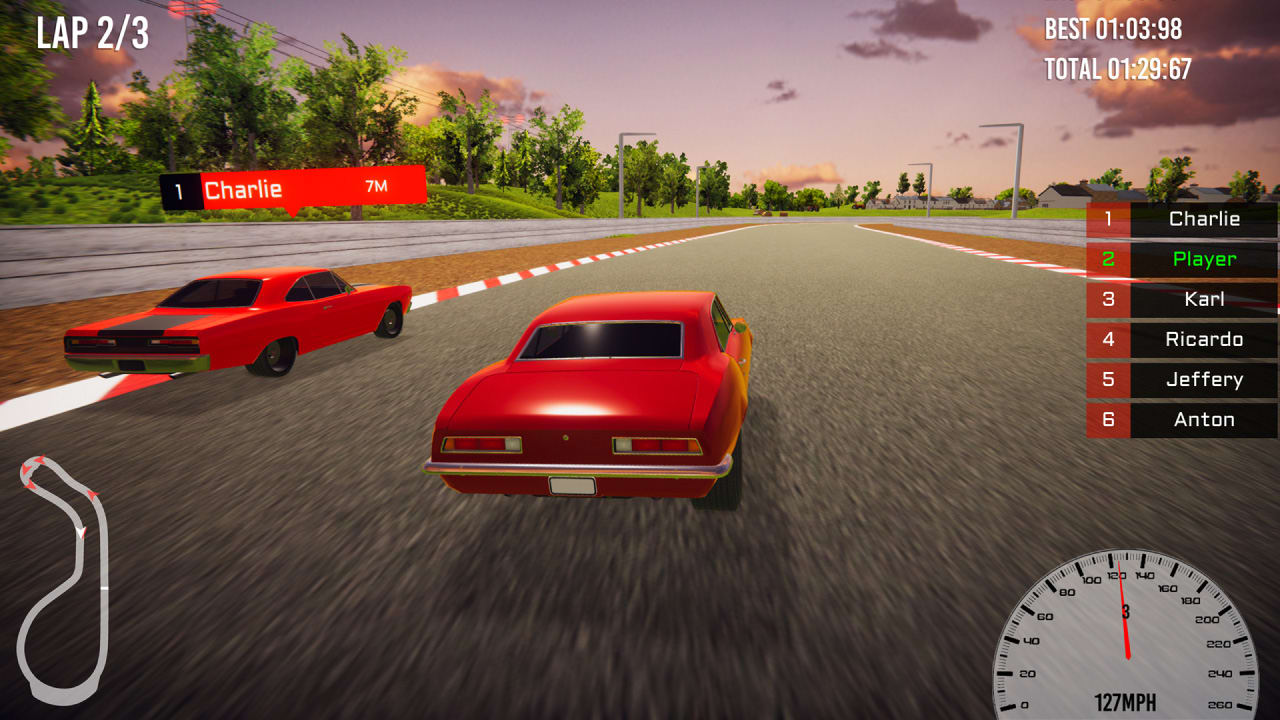This screenshot has width=1280, height=720.
Task: Click the player marker on minimap
Action: [81, 531]
